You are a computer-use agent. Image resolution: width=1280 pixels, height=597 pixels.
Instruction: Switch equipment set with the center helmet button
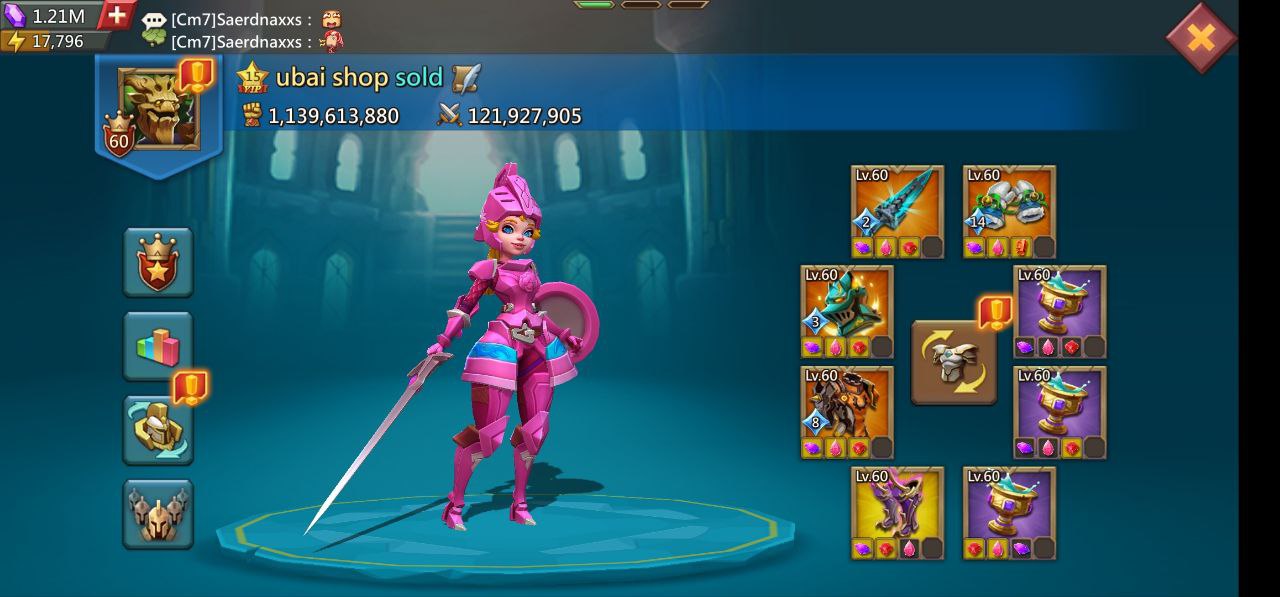point(954,362)
